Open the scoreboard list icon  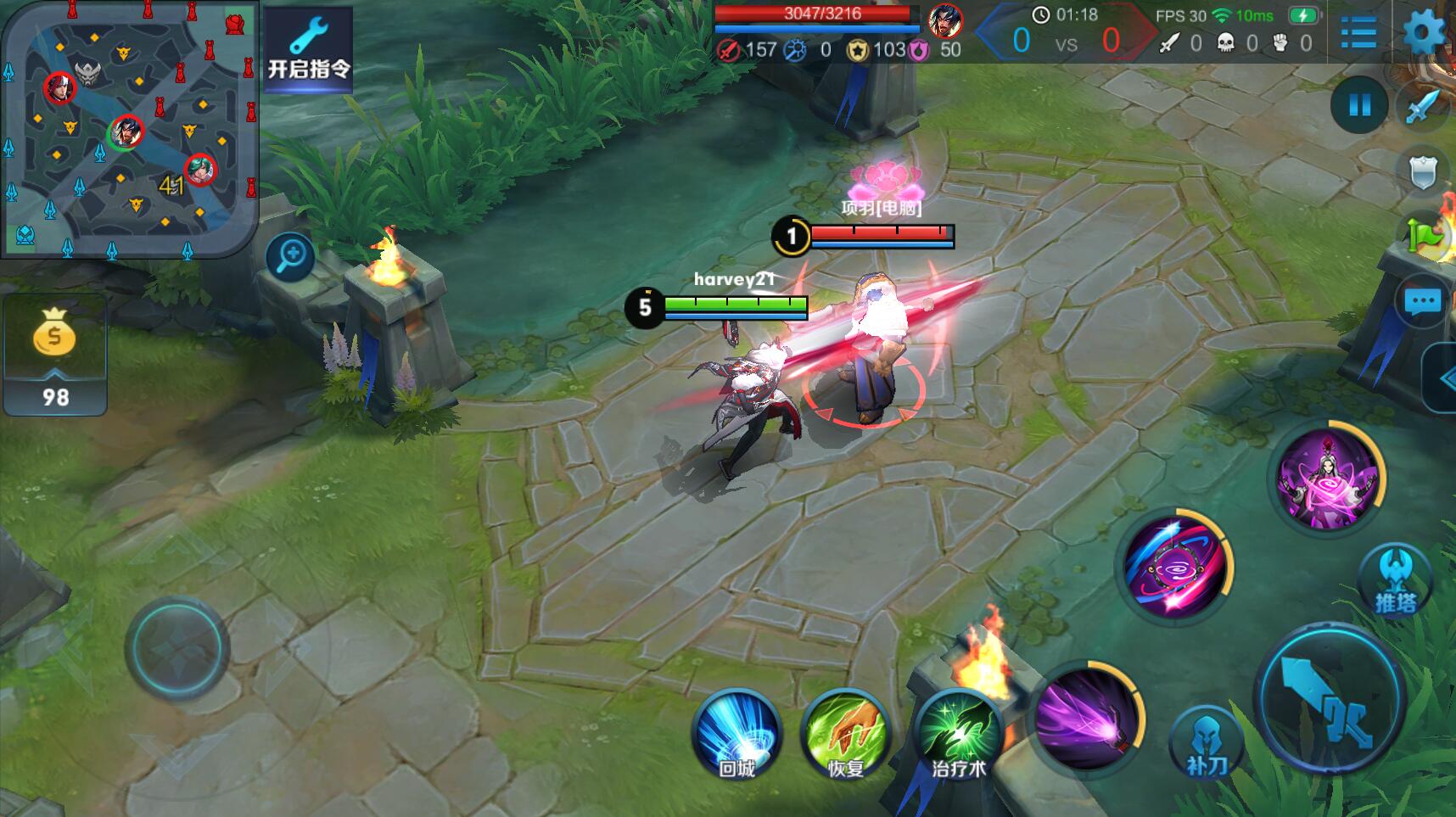pyautogui.click(x=1359, y=33)
